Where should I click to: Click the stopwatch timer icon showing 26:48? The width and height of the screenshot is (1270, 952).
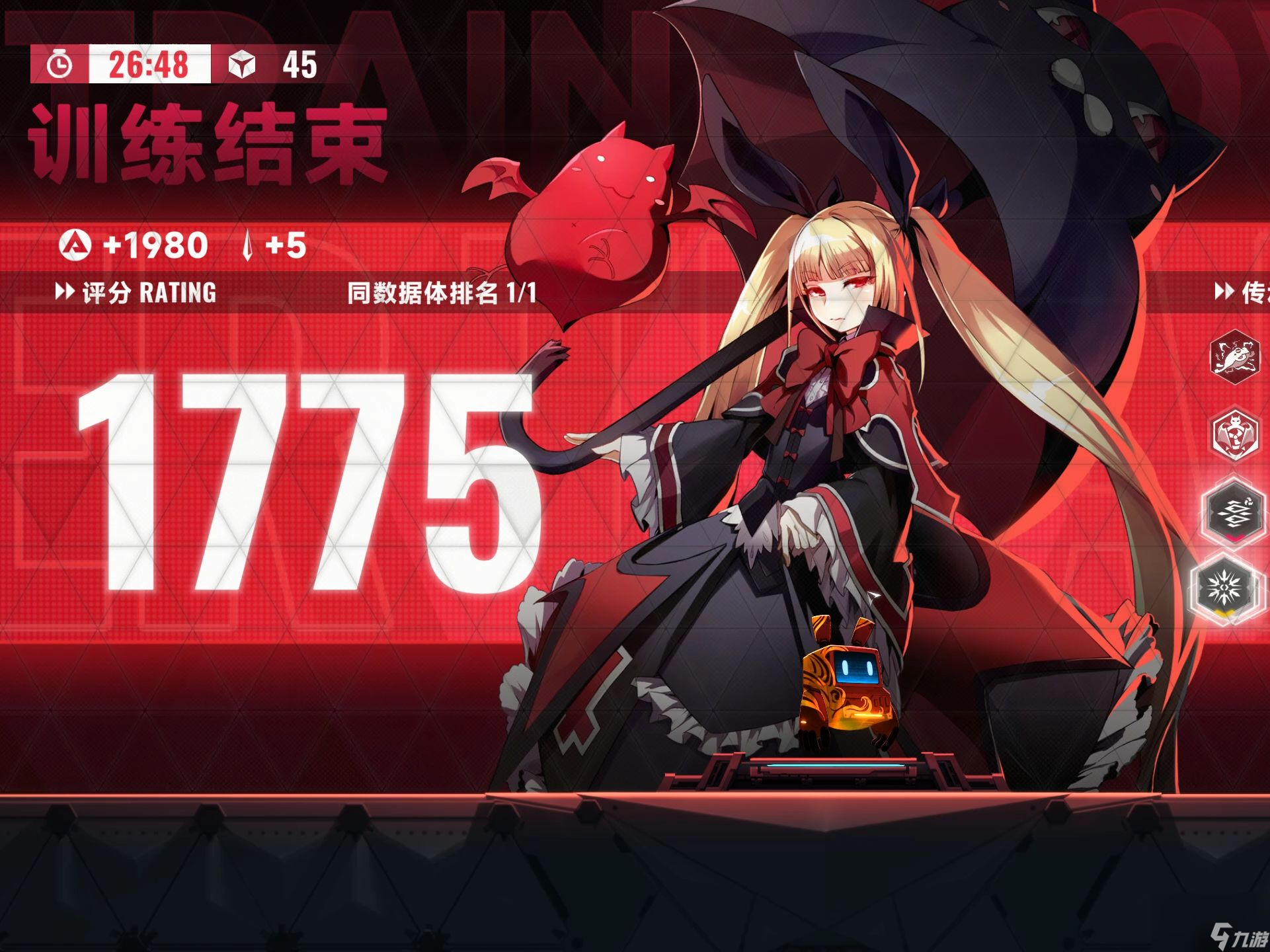pyautogui.click(x=60, y=64)
